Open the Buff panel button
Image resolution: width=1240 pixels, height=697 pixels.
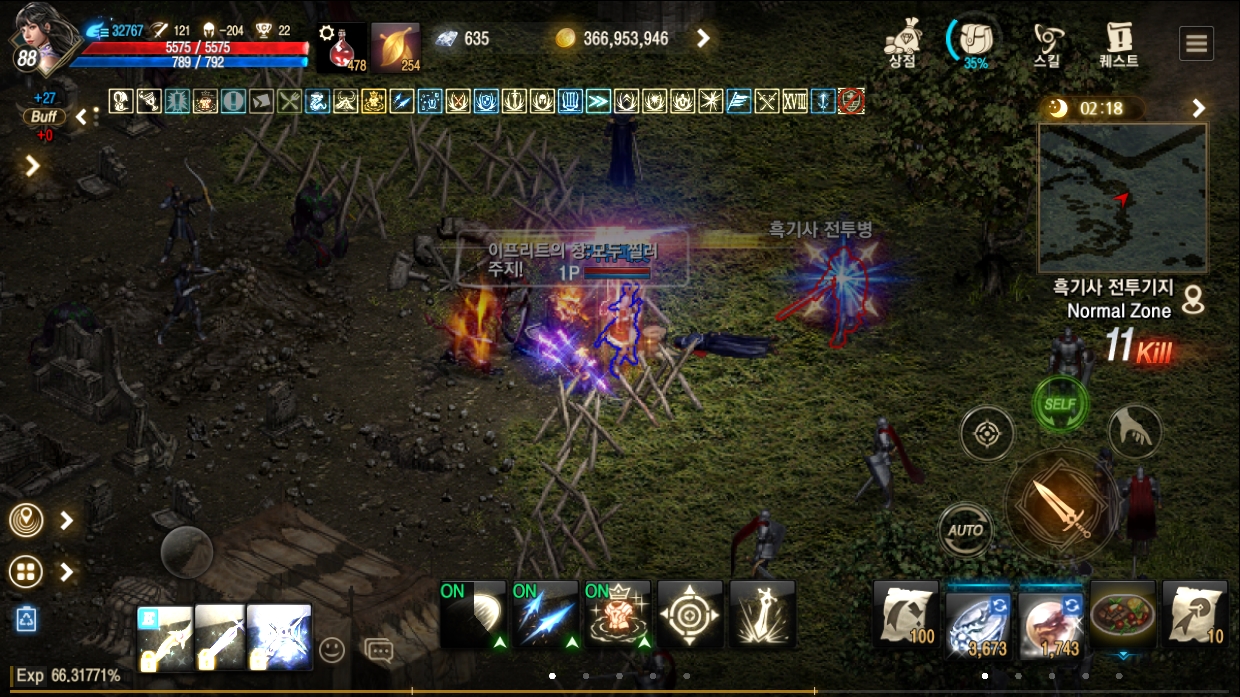(x=44, y=116)
